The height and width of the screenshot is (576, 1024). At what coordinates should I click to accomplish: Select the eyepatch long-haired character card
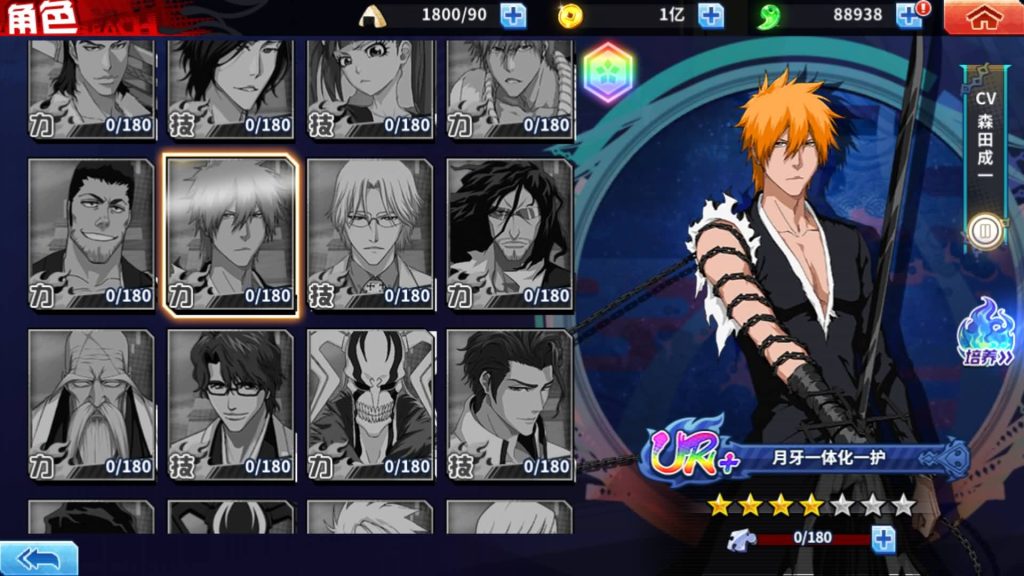pyautogui.click(x=509, y=236)
